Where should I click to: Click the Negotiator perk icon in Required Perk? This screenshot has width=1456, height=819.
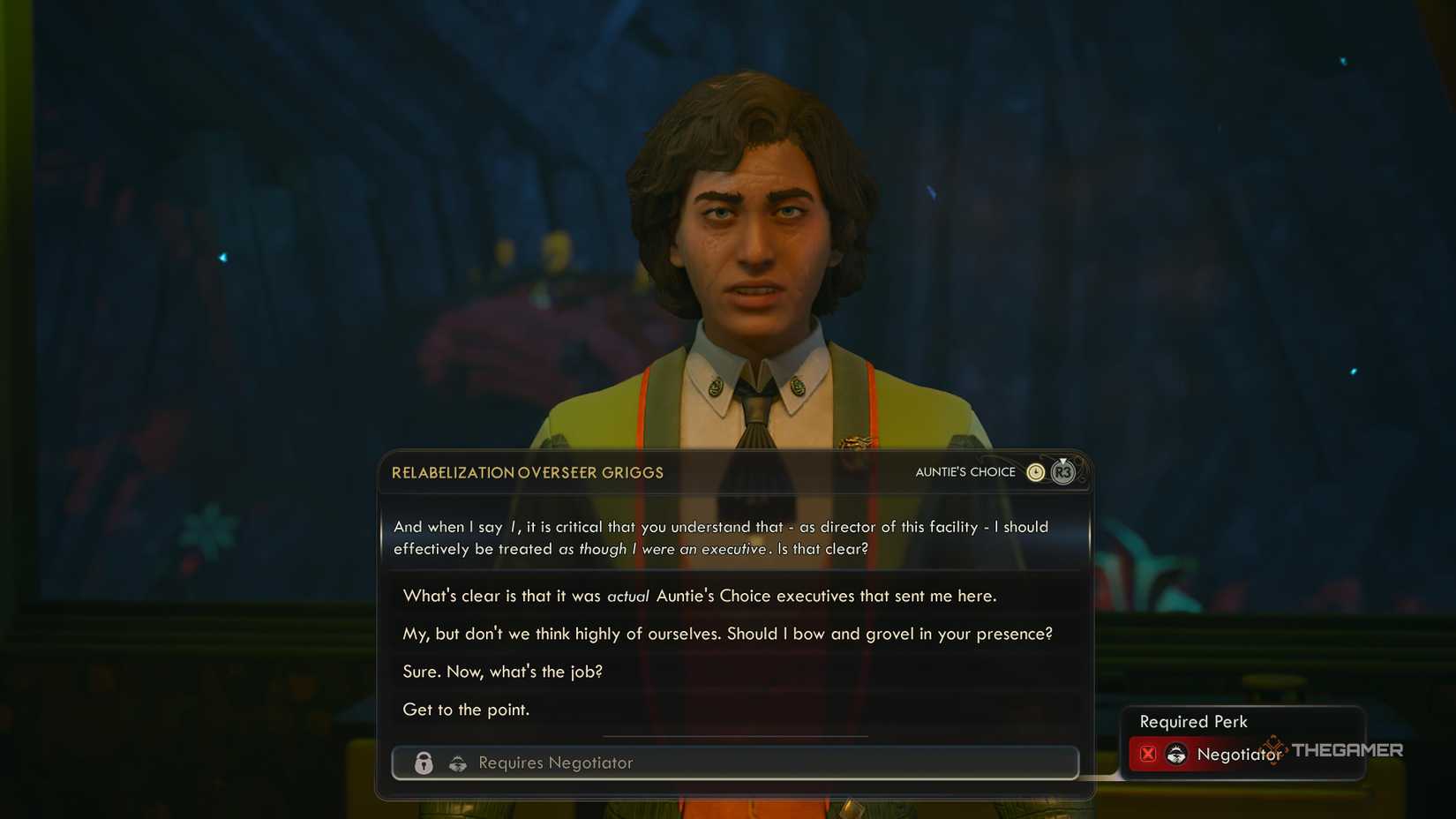click(1175, 754)
